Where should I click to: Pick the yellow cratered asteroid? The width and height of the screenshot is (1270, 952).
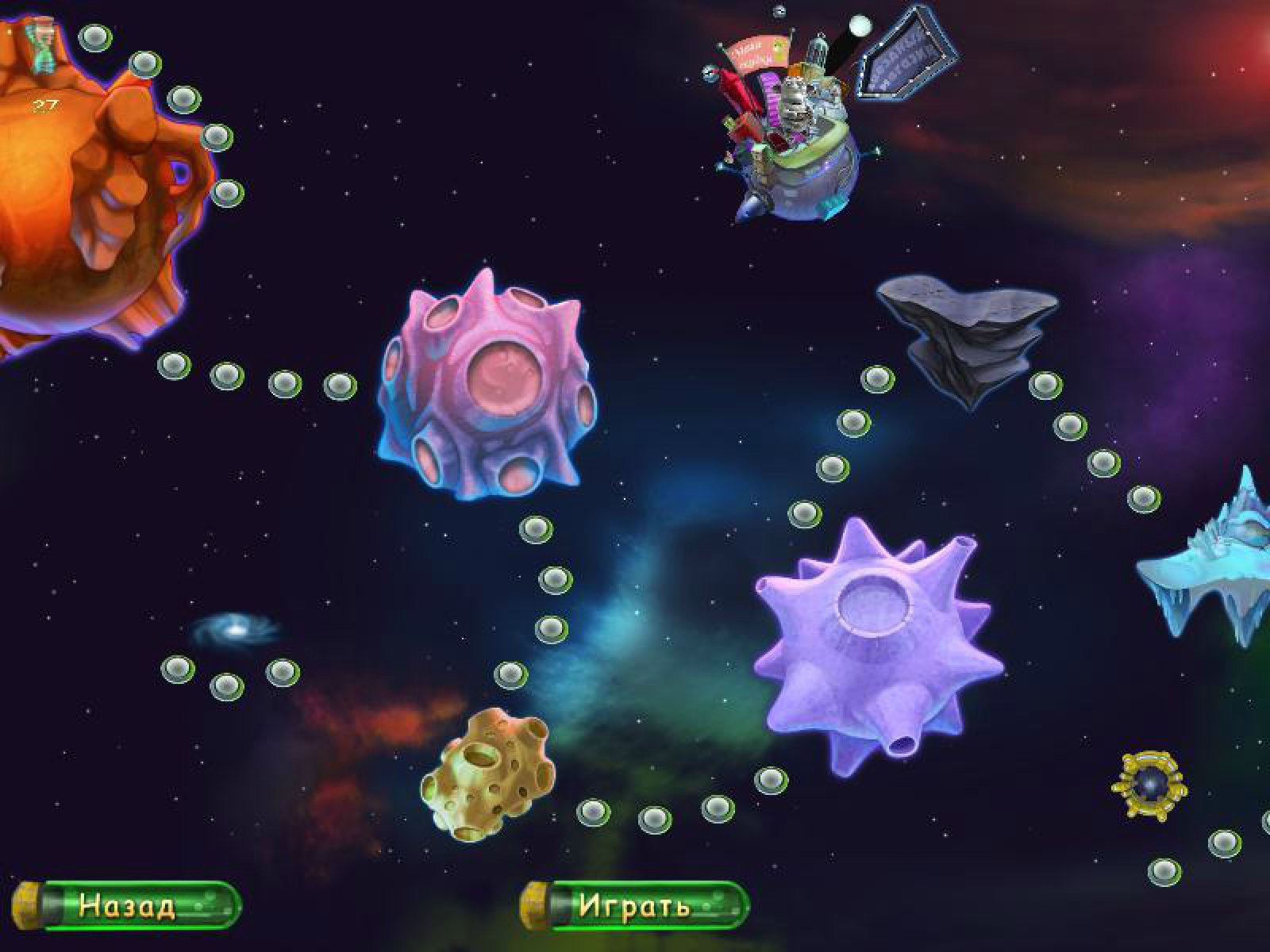click(486, 773)
